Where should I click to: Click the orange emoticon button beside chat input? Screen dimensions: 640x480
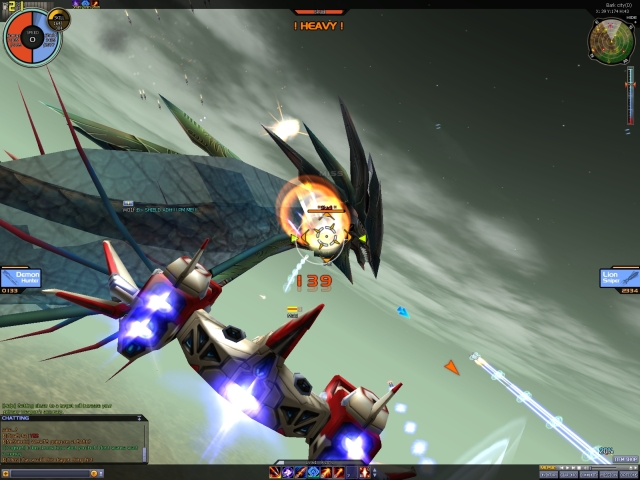click(x=93, y=472)
